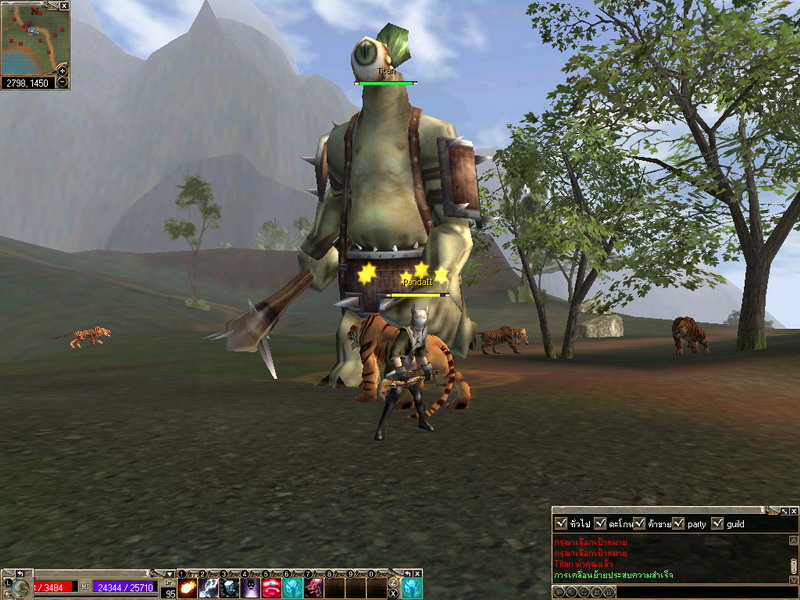Screen dimensions: 800x600
Task: Toggle the party chat checkbox
Action: click(x=679, y=523)
